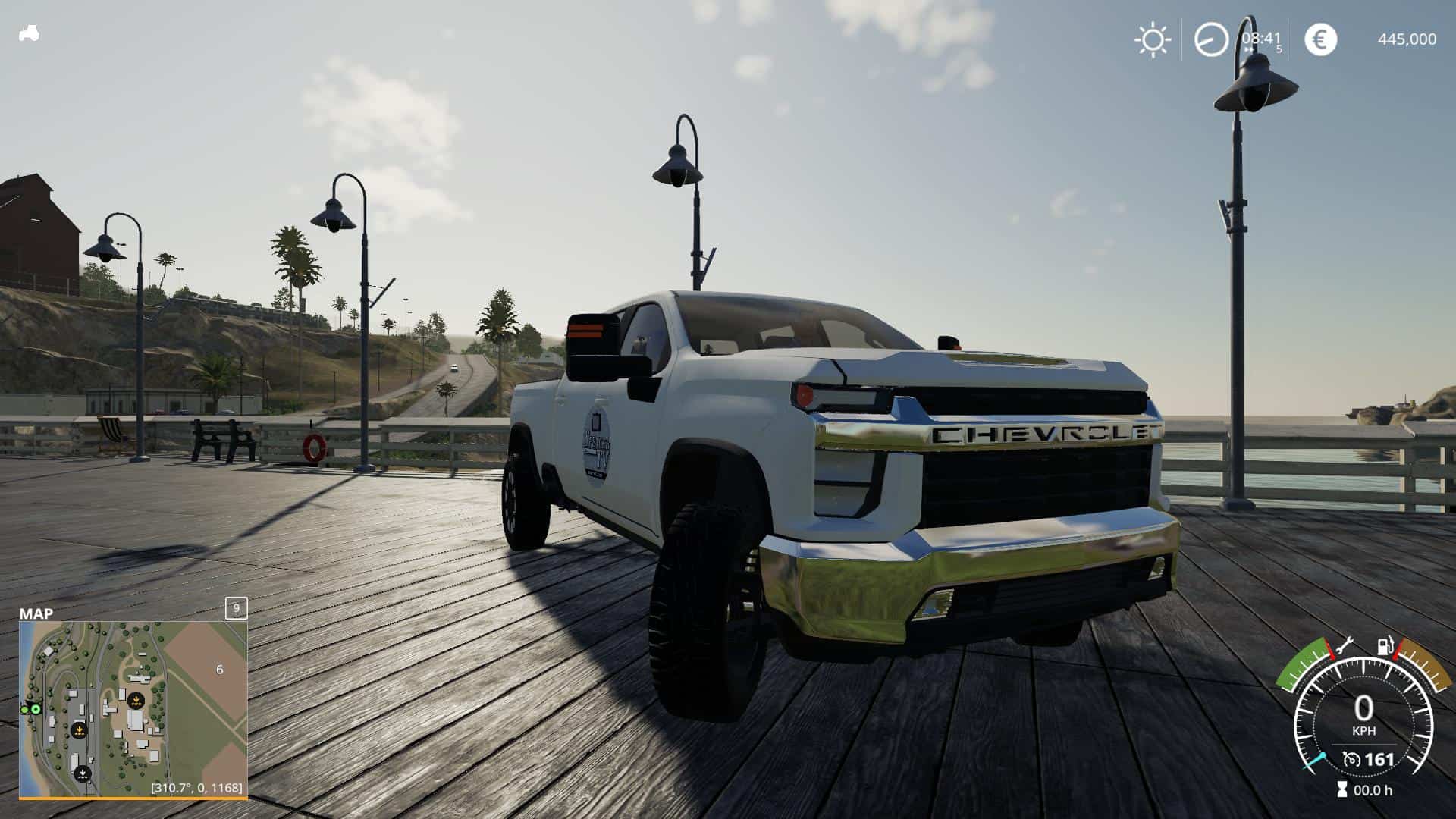This screenshot has height=819, width=1456.
Task: Click the green player marker on the minimap
Action: tap(35, 709)
